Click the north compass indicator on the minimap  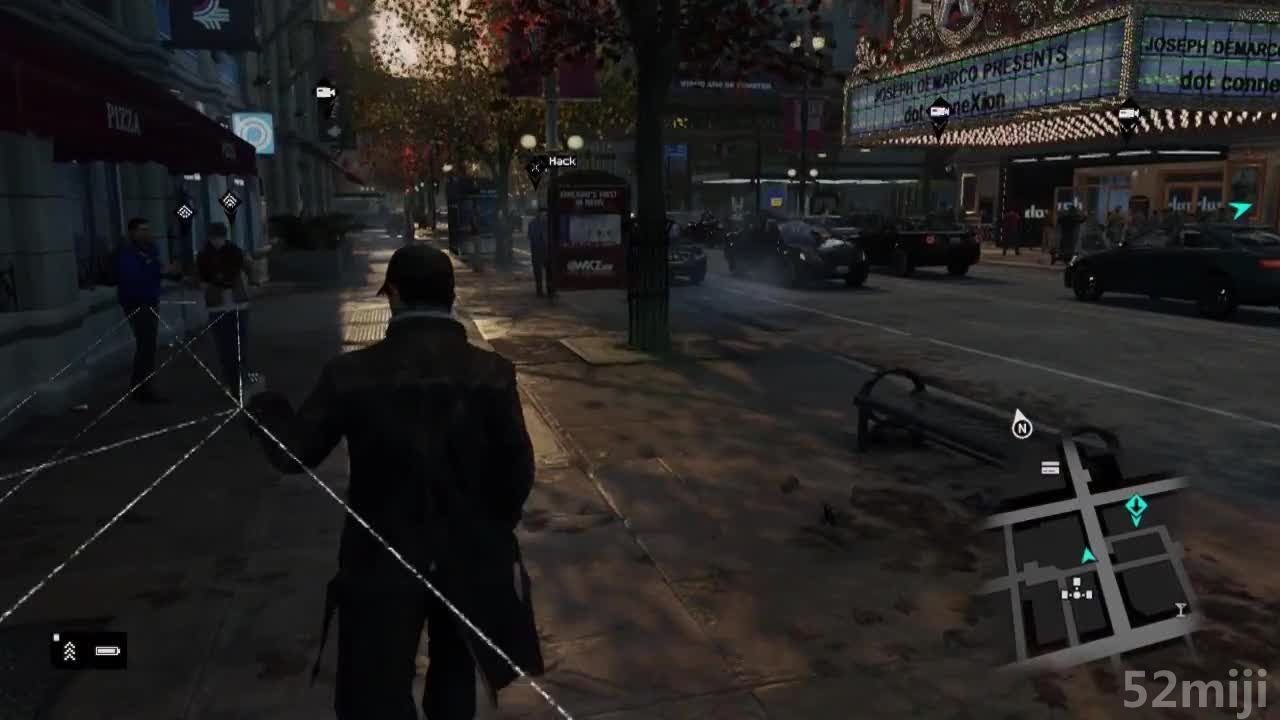[x=1021, y=425]
